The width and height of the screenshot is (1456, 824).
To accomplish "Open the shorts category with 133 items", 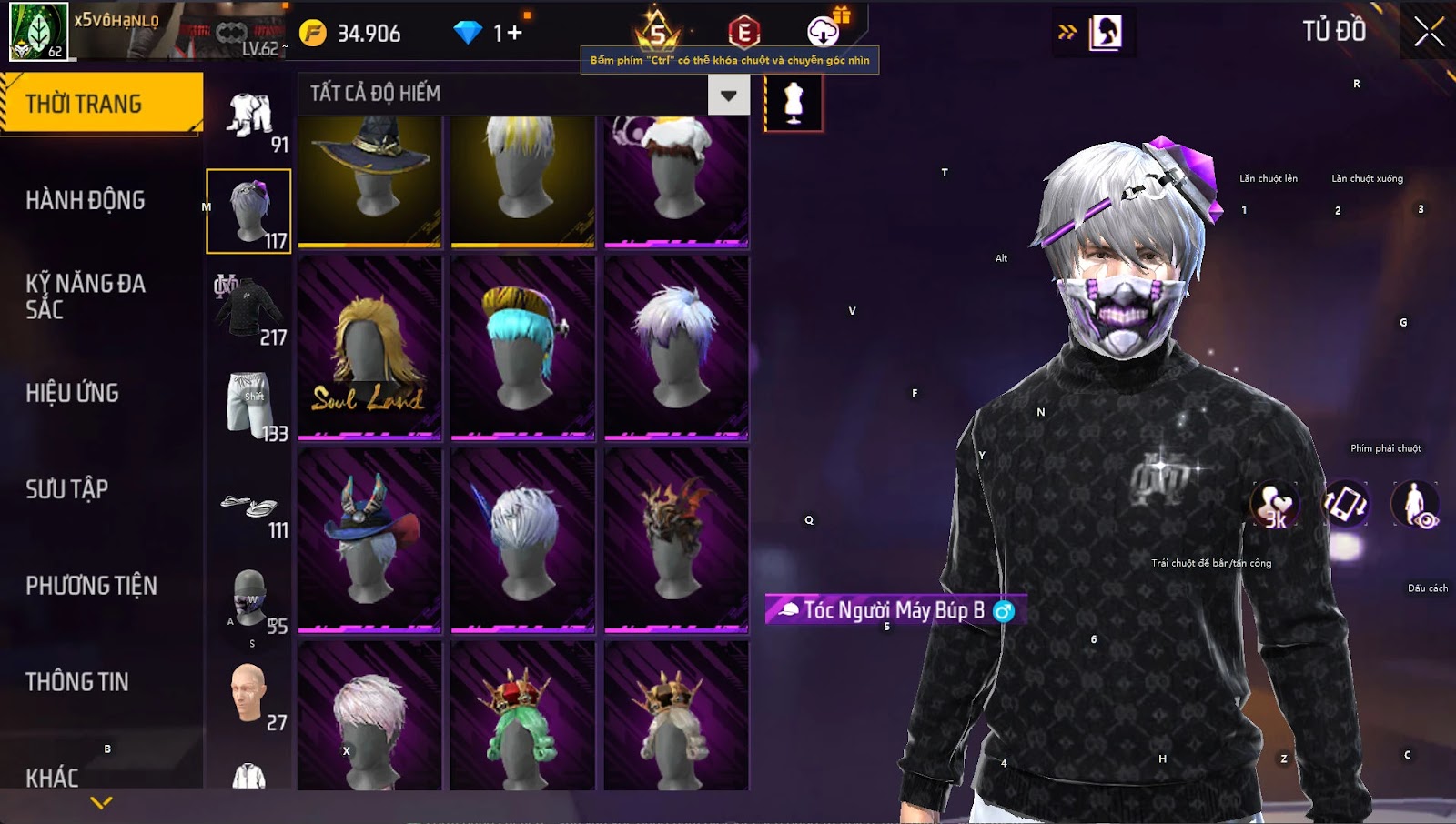I will tap(248, 404).
